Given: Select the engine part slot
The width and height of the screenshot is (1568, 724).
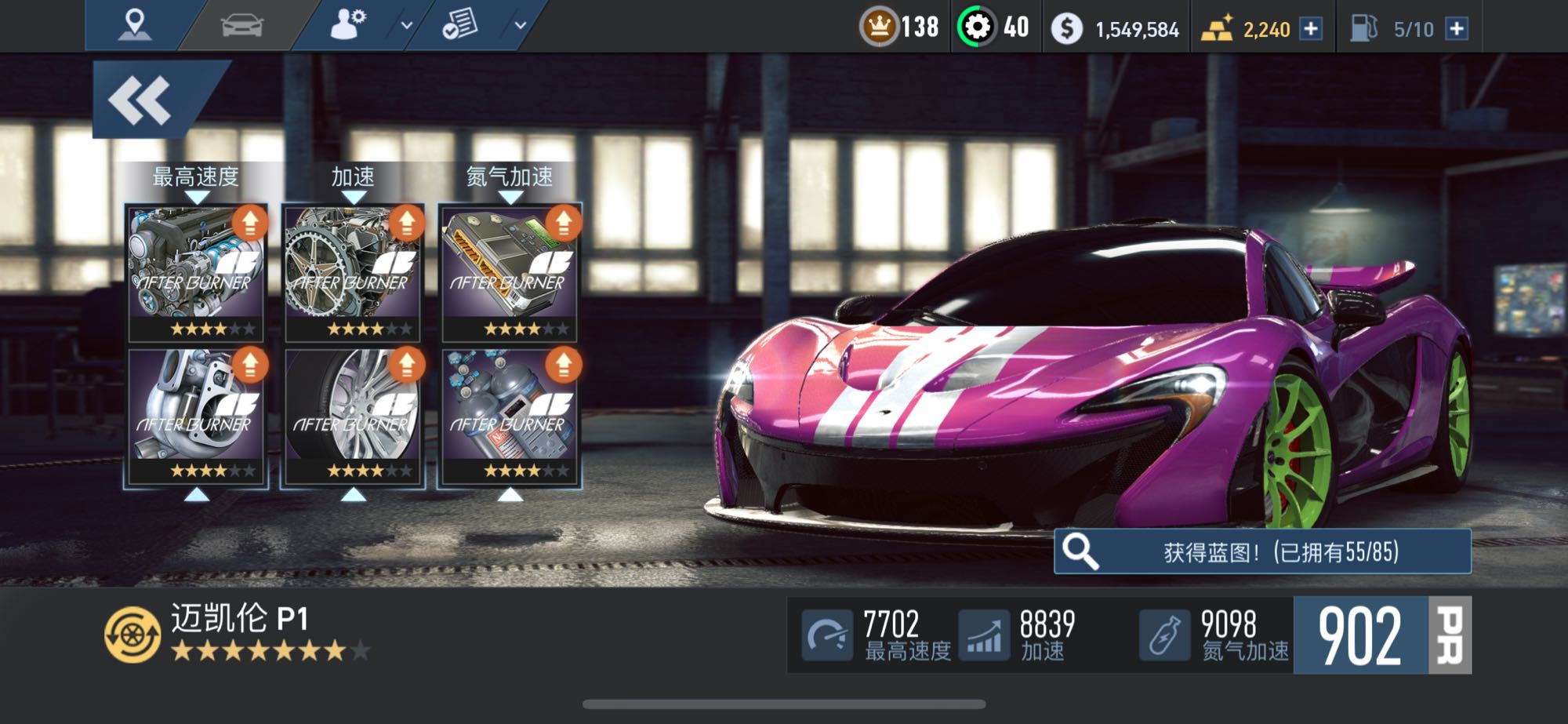Looking at the screenshot, I should pyautogui.click(x=196, y=271).
